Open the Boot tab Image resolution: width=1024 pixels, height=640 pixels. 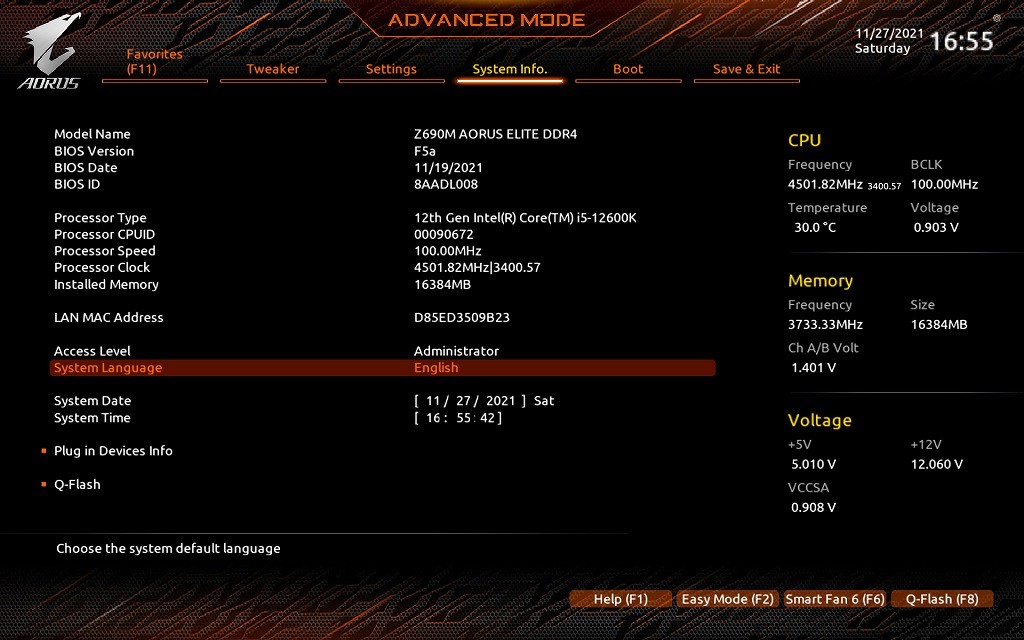628,69
